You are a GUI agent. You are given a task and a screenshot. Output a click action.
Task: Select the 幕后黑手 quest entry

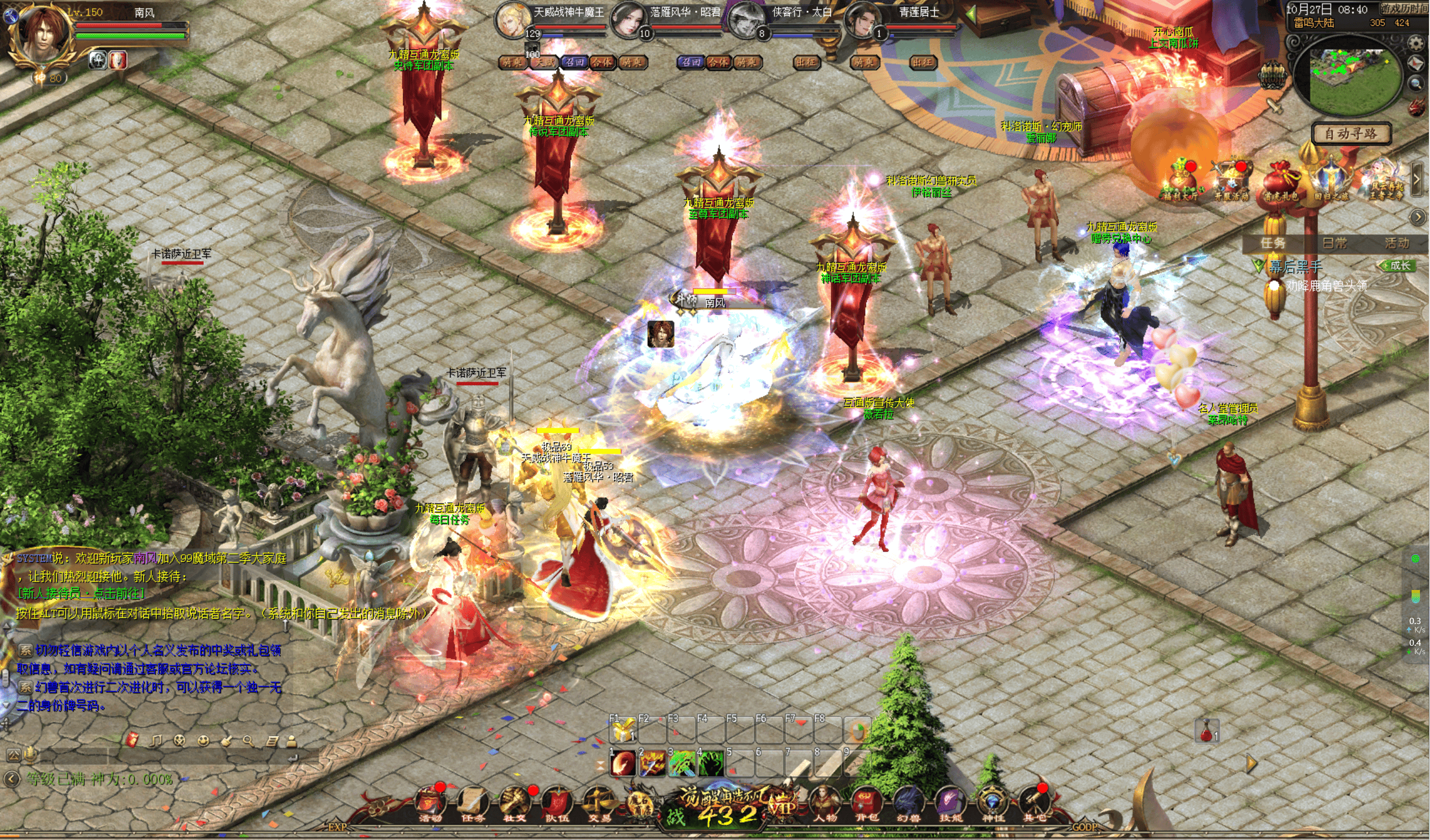1295,266
